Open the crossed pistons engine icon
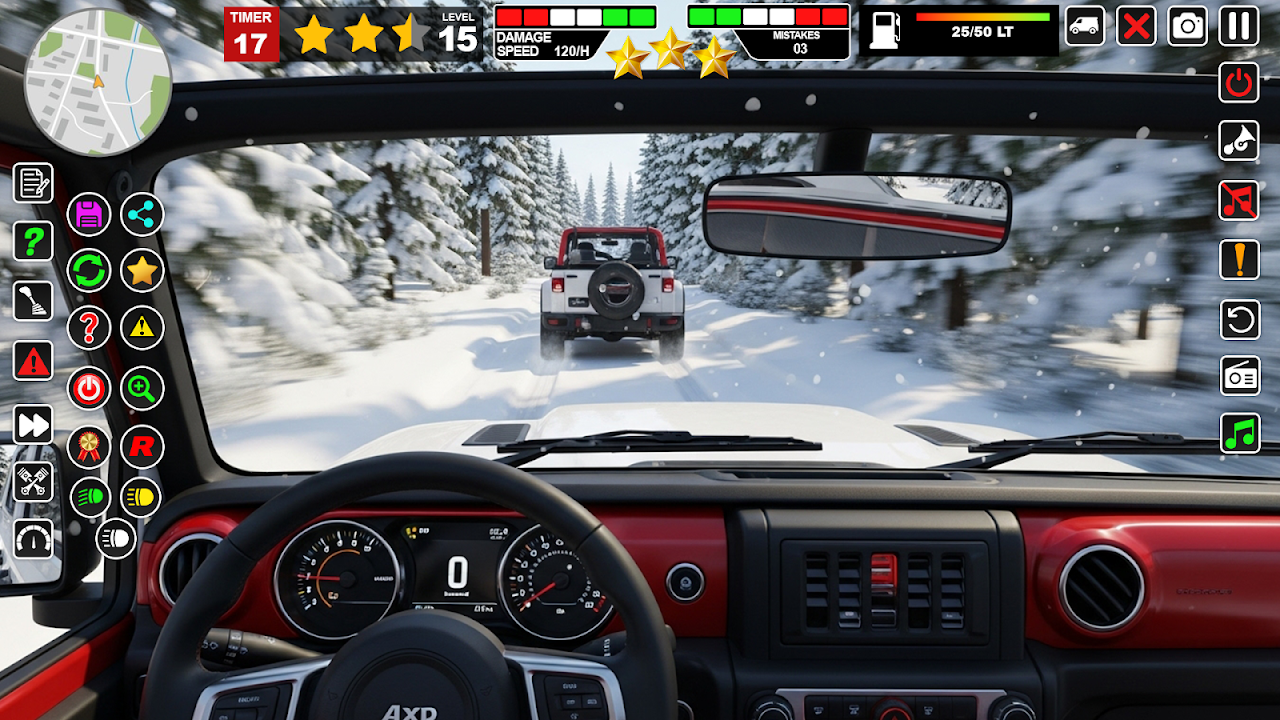The width and height of the screenshot is (1280, 720). (x=33, y=483)
